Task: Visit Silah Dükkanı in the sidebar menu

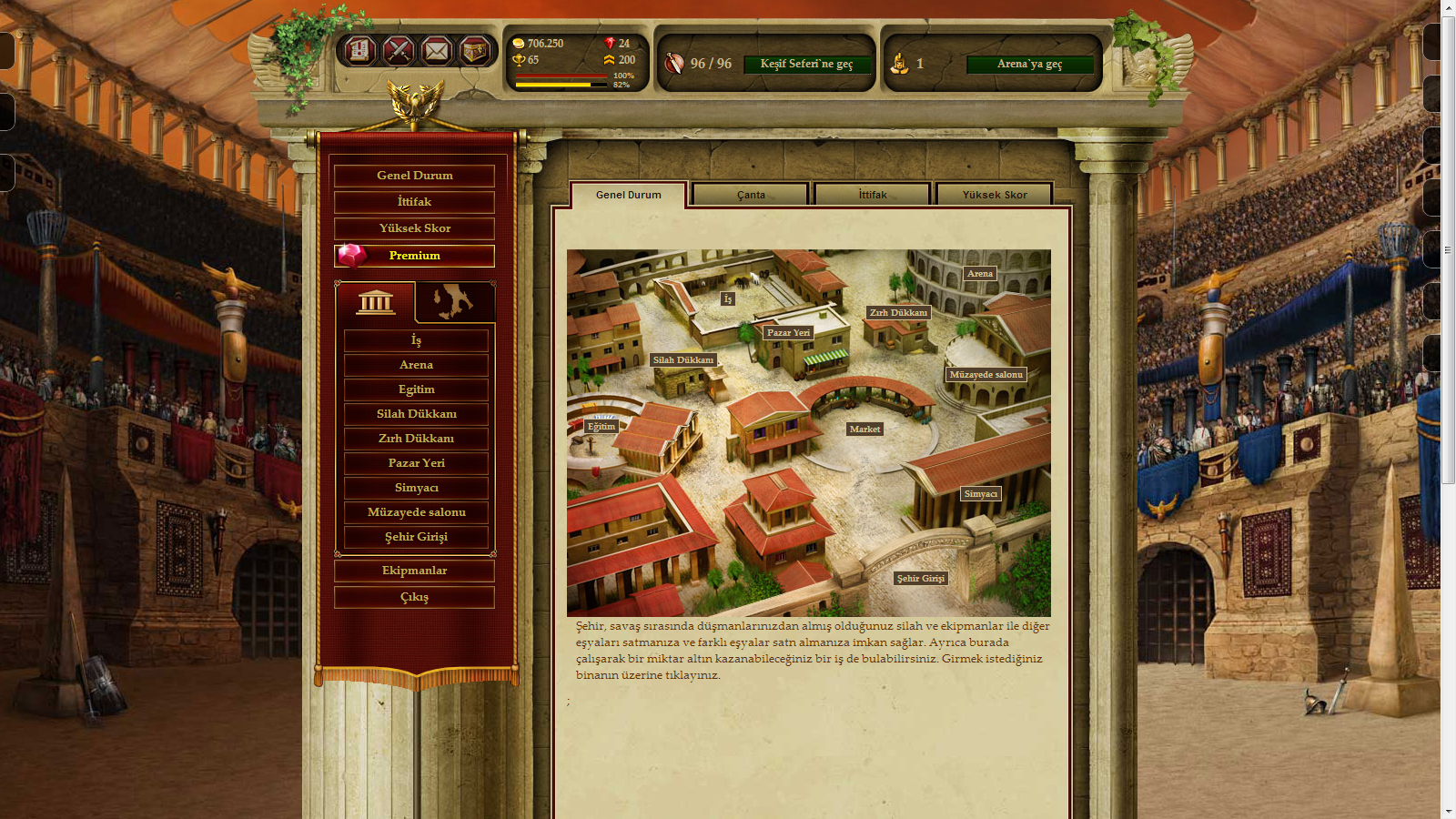Action: click(416, 414)
